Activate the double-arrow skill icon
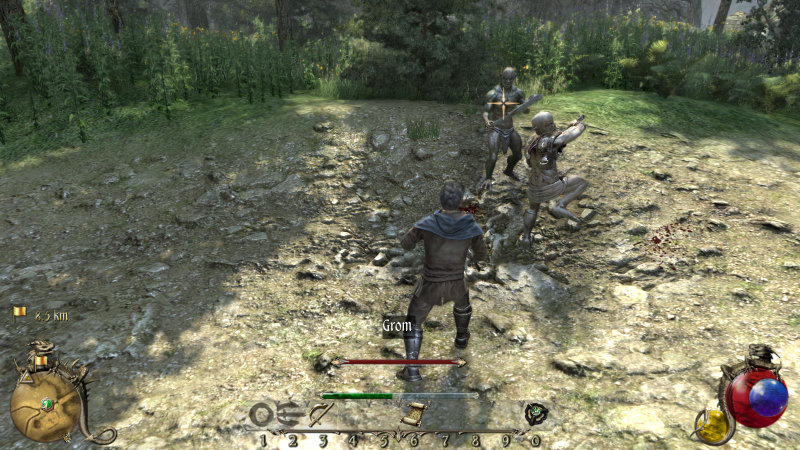800x450 pixels. coord(291,414)
